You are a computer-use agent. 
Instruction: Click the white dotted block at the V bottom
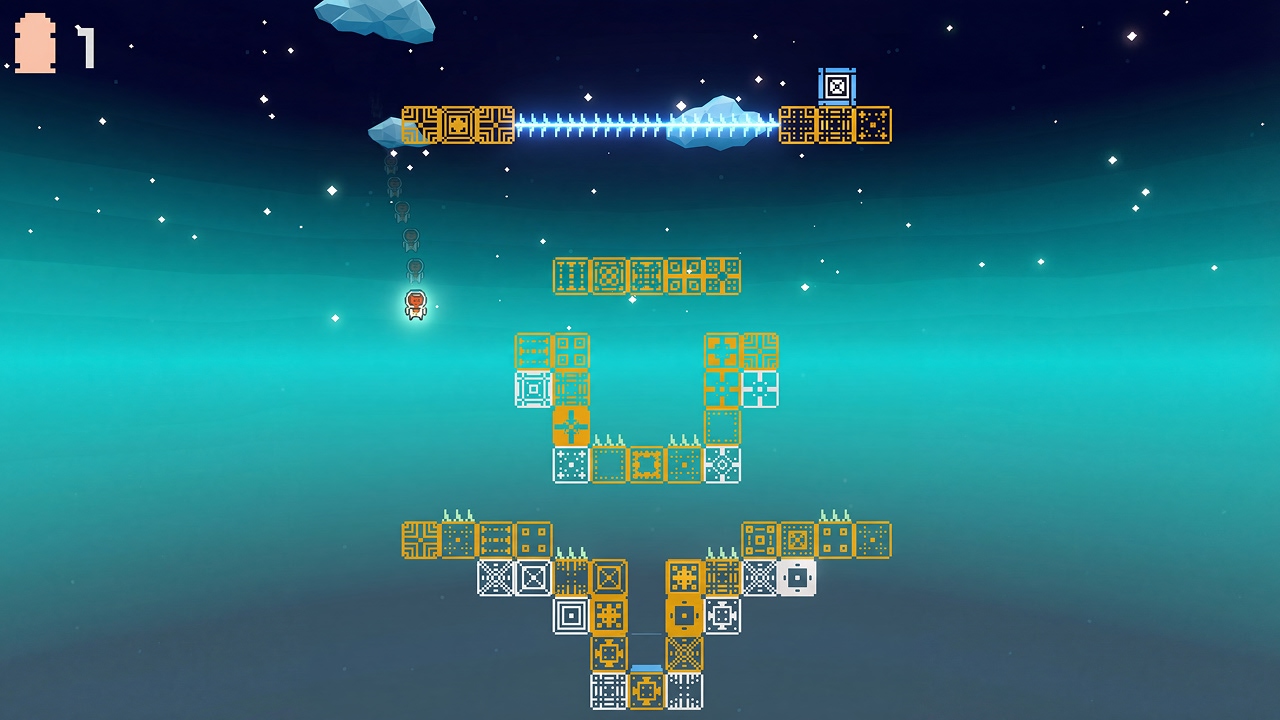(x=684, y=689)
